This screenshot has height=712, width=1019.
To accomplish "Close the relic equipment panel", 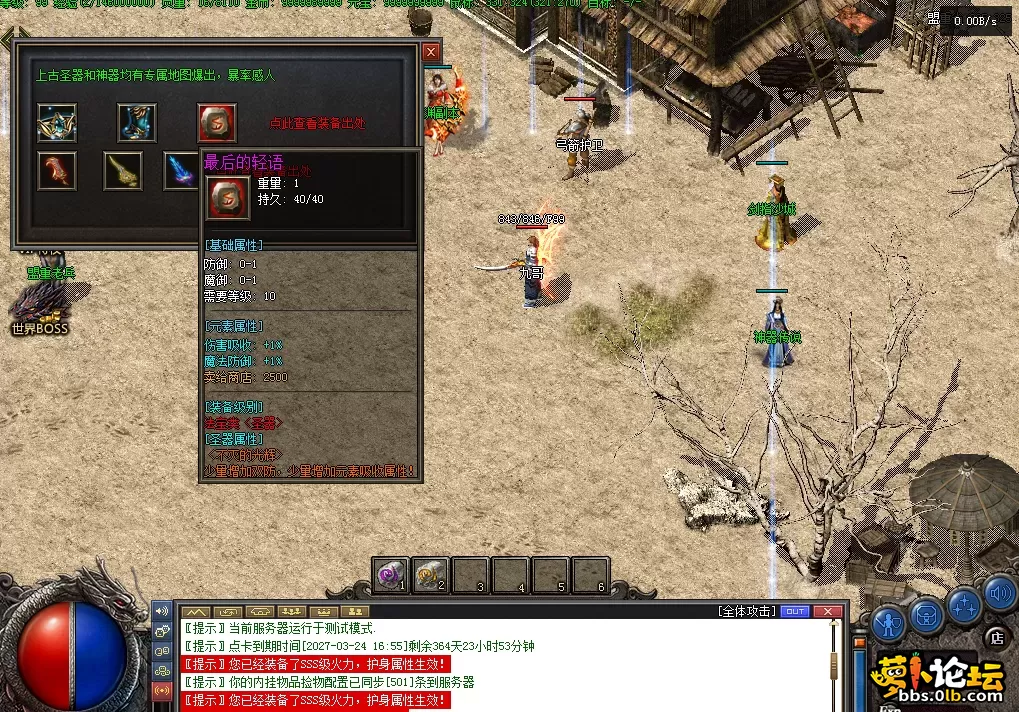I will coord(431,52).
